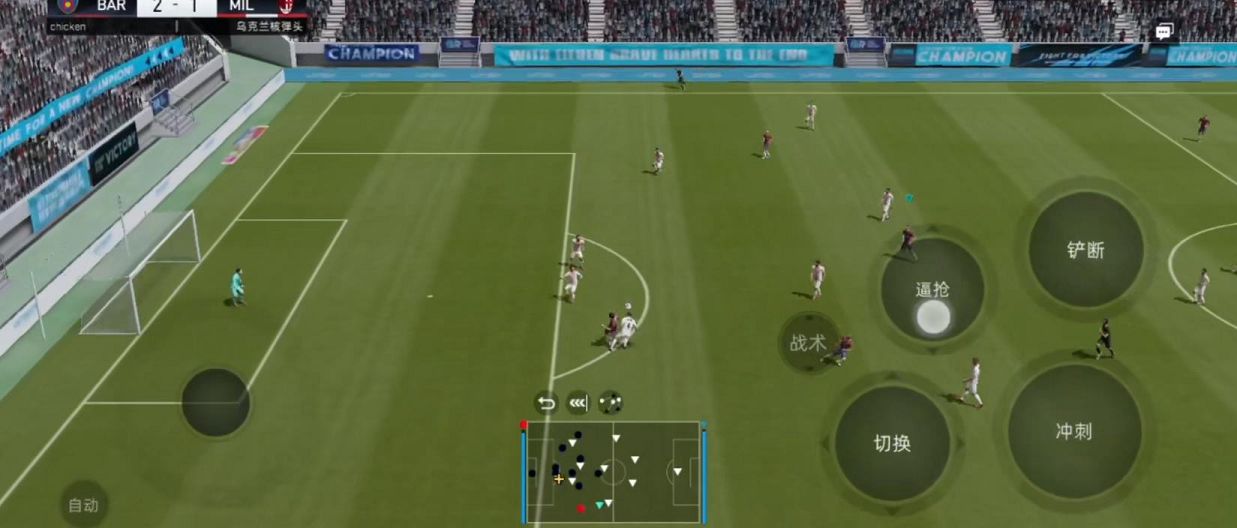Hit the 冲刺 sprint button

[1074, 432]
